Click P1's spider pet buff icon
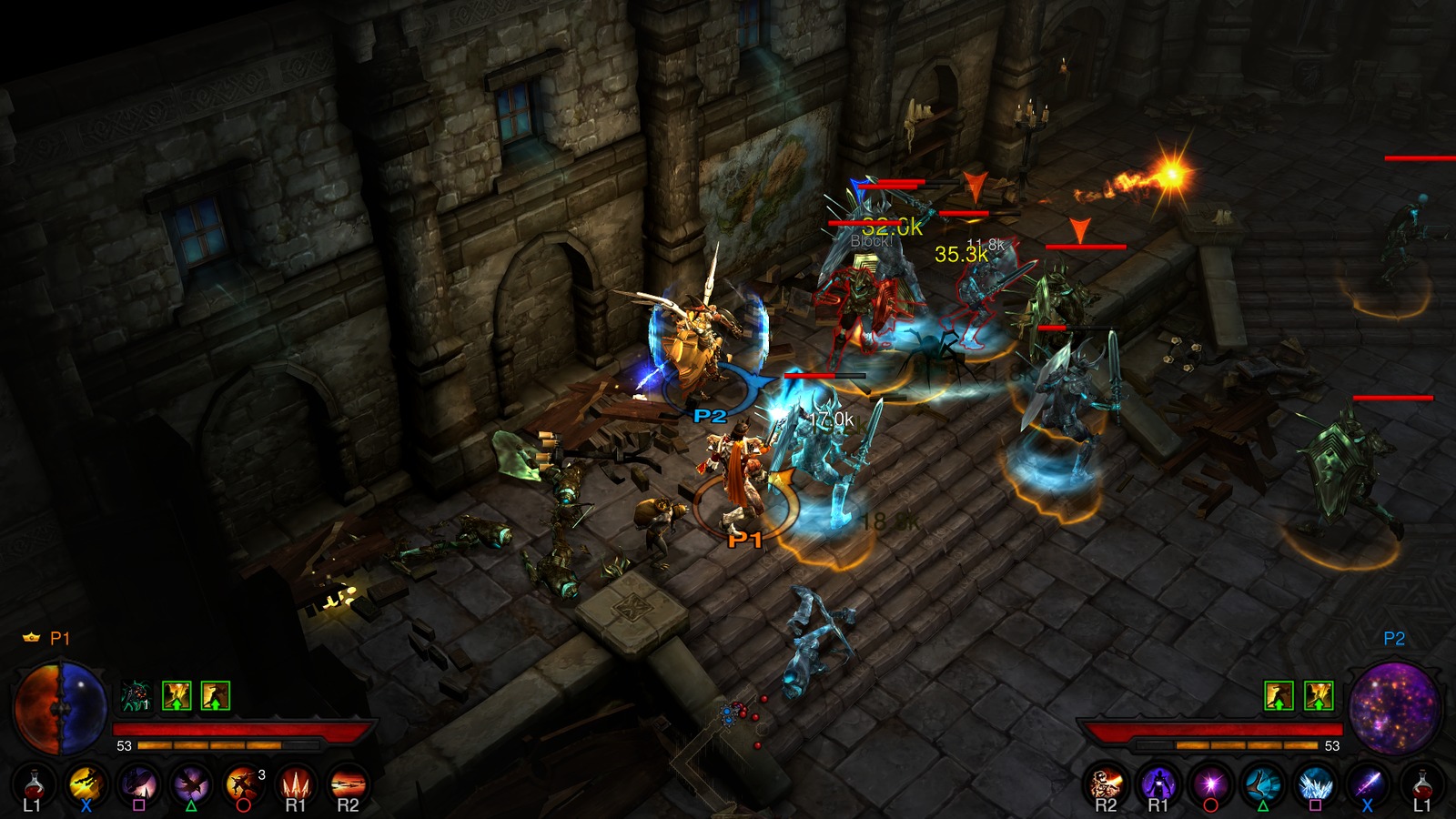The image size is (1456, 819). point(135,695)
